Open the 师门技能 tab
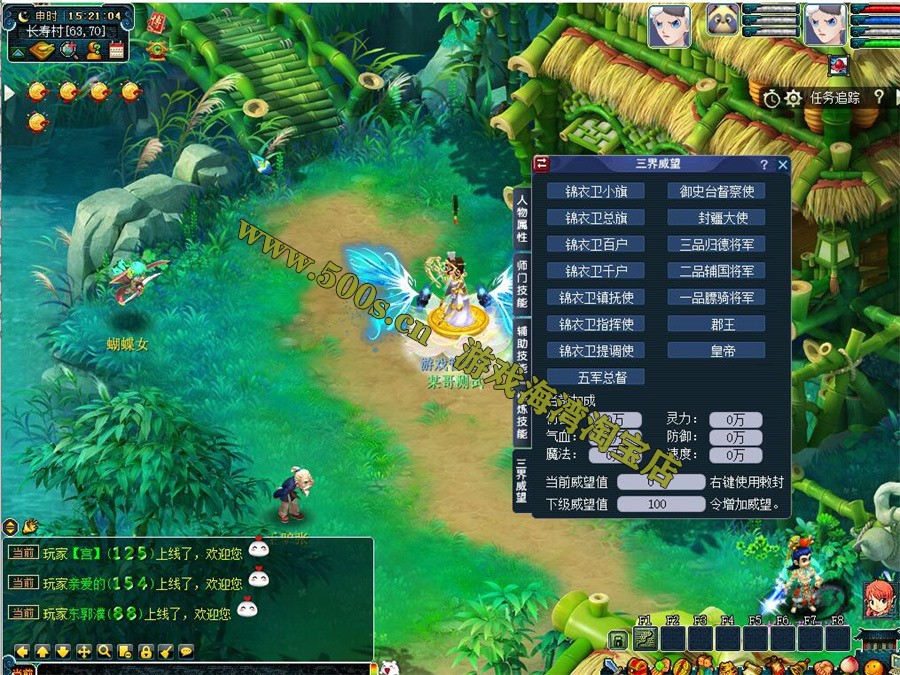Image resolution: width=900 pixels, height=675 pixels. [x=522, y=284]
